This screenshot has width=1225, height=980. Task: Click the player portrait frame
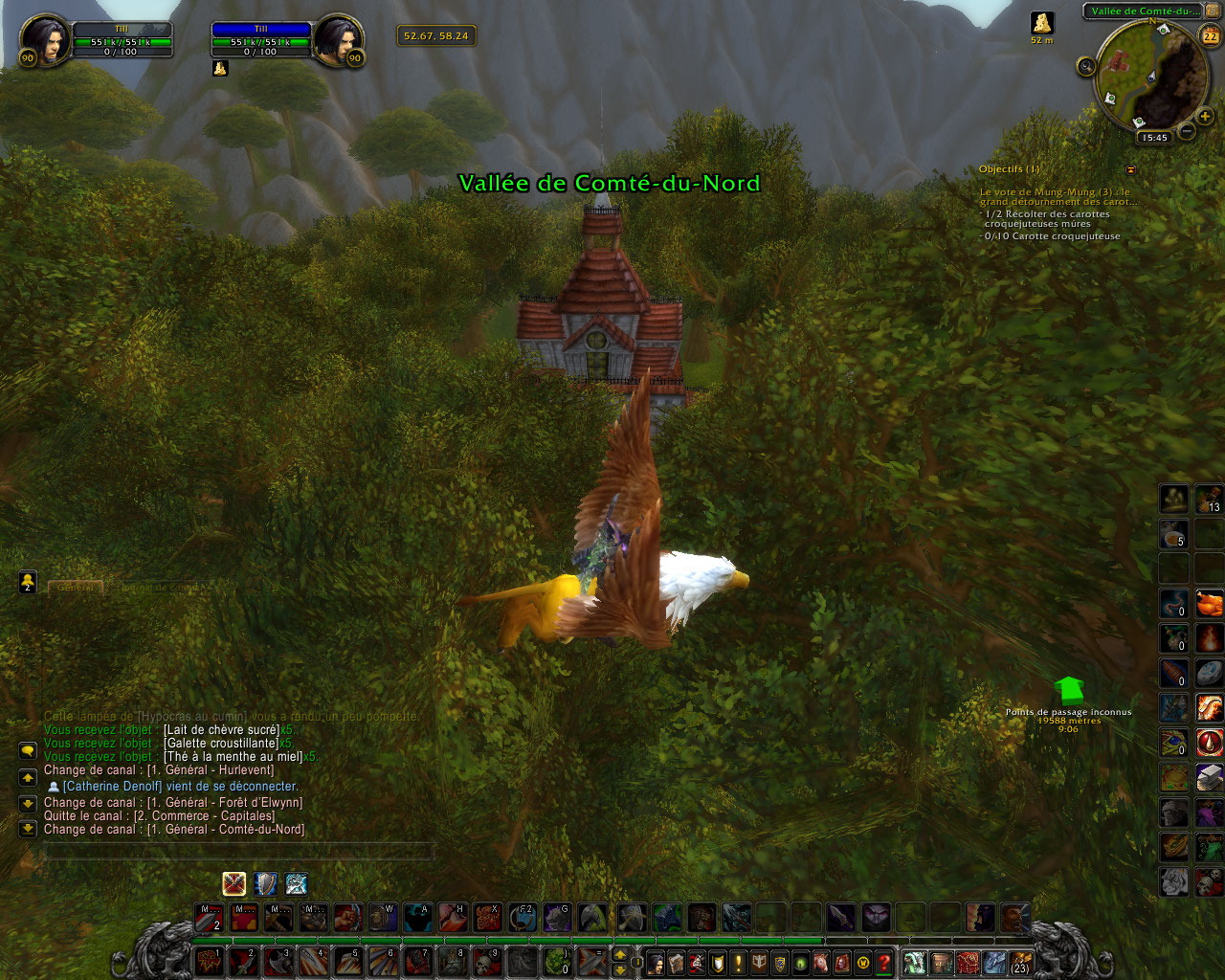[x=45, y=40]
